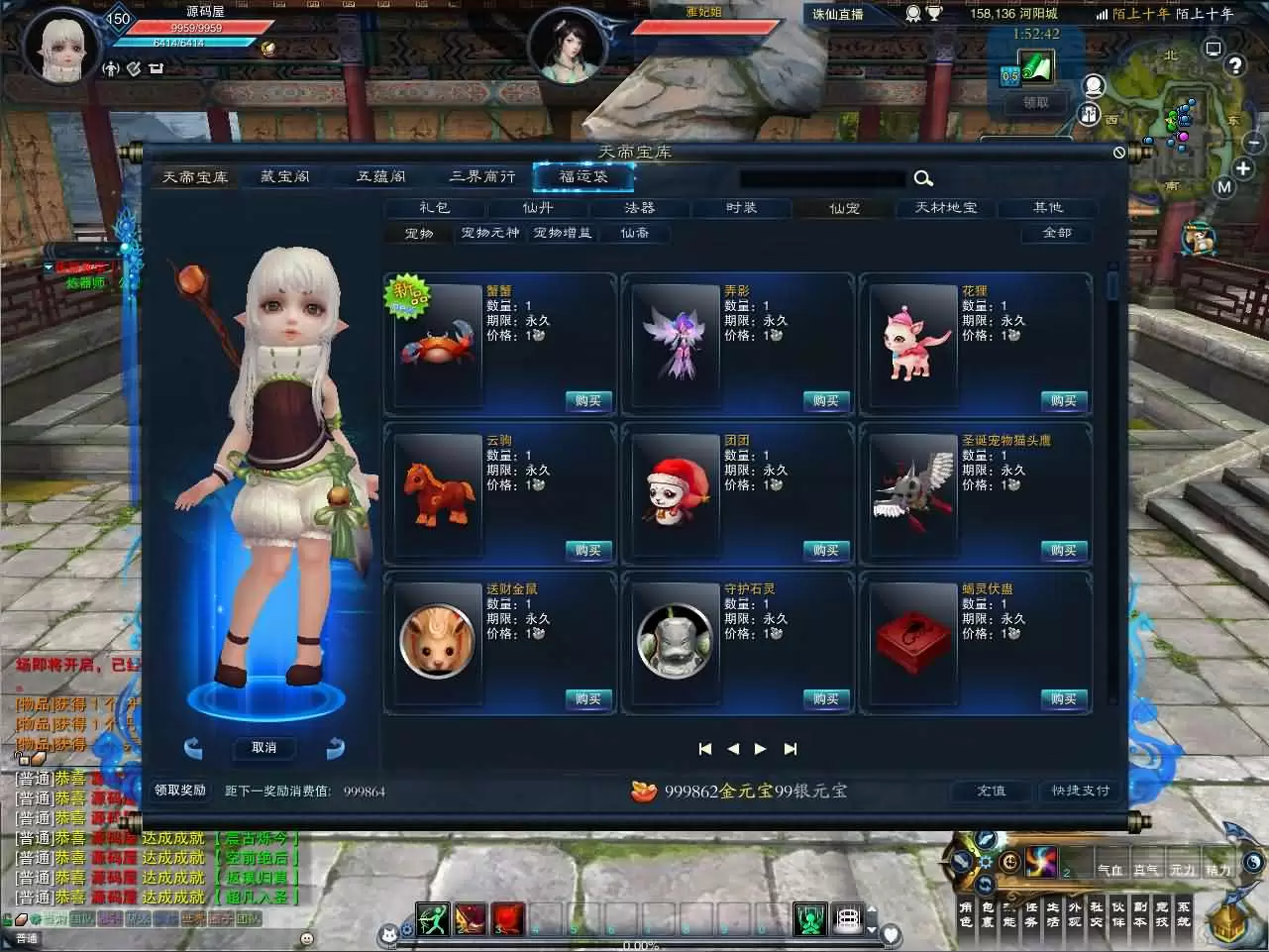Screen dimensions: 1269x952
Task: Click the 取消 cancel button under character
Action: (264, 749)
